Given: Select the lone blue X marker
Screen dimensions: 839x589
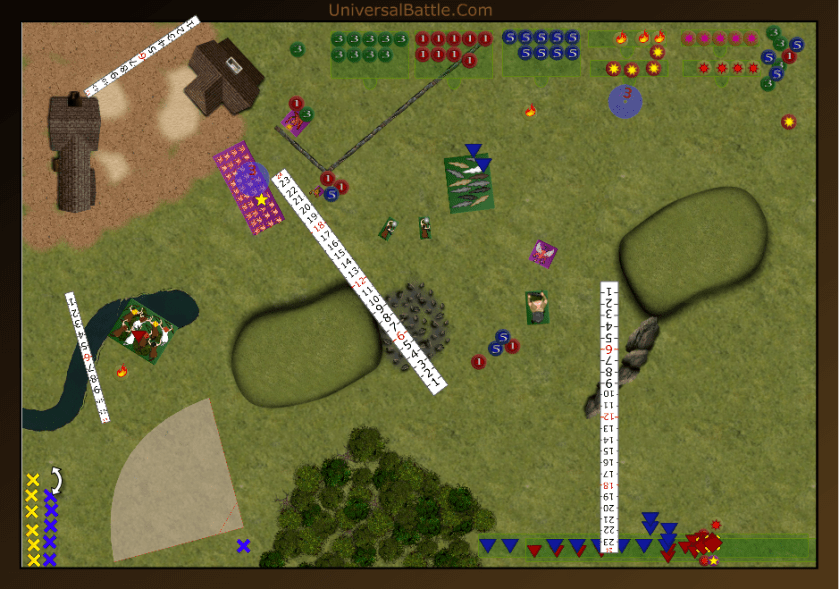Looking at the screenshot, I should click(243, 545).
